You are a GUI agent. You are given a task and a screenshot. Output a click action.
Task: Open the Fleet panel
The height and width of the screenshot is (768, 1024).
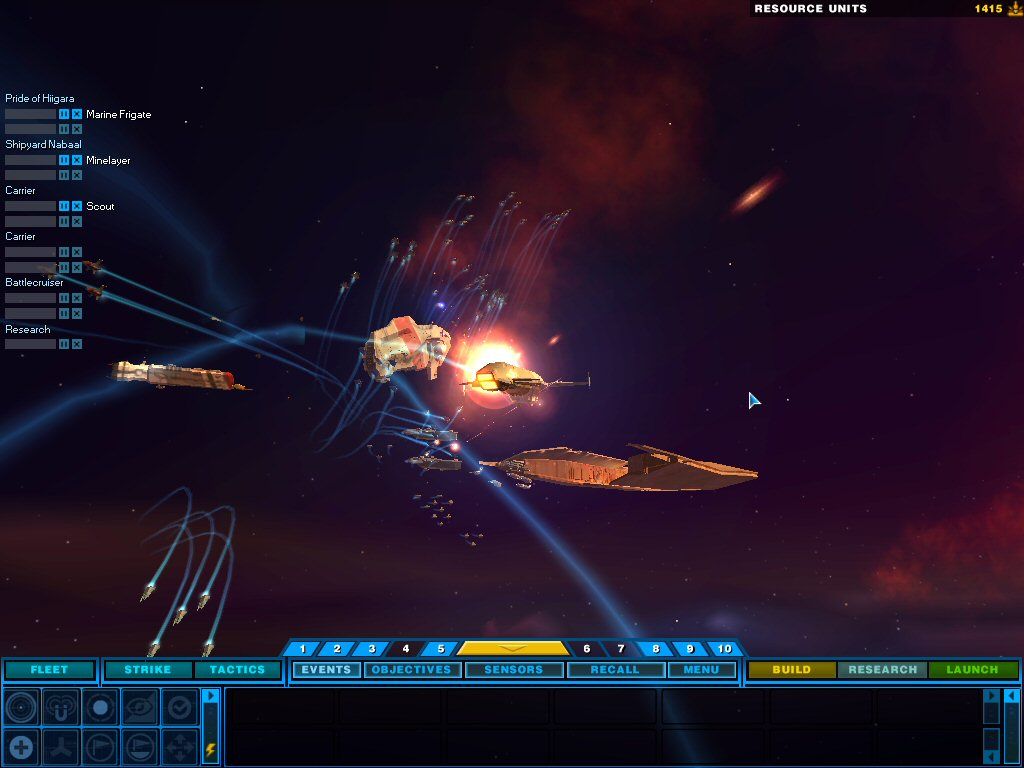coord(49,670)
